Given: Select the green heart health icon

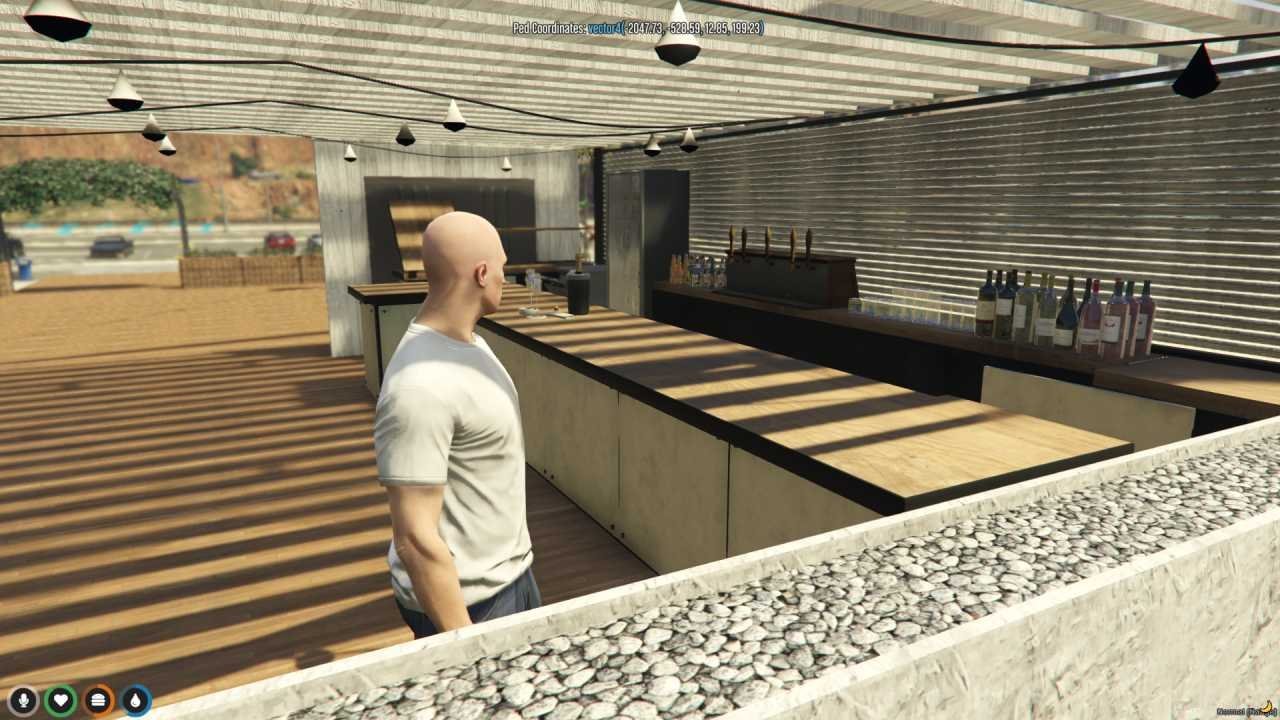Looking at the screenshot, I should (60, 700).
